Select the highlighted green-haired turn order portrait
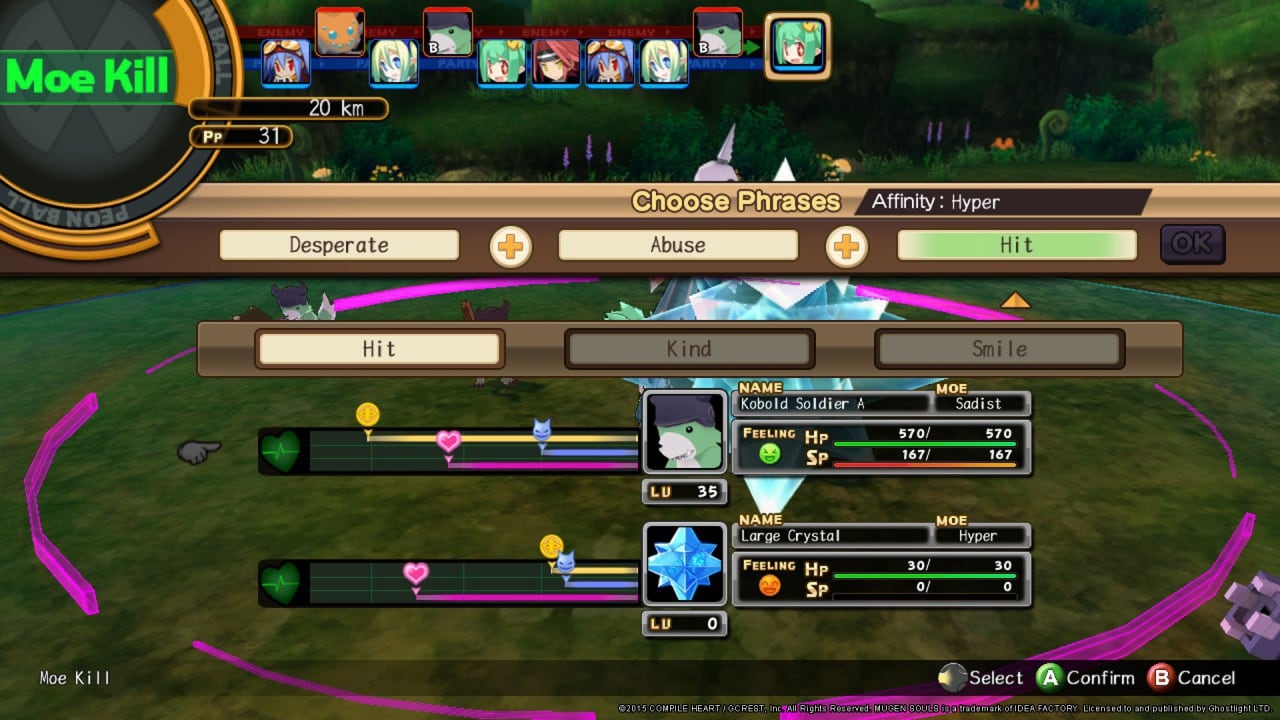Image resolution: width=1280 pixels, height=720 pixels. pos(798,46)
